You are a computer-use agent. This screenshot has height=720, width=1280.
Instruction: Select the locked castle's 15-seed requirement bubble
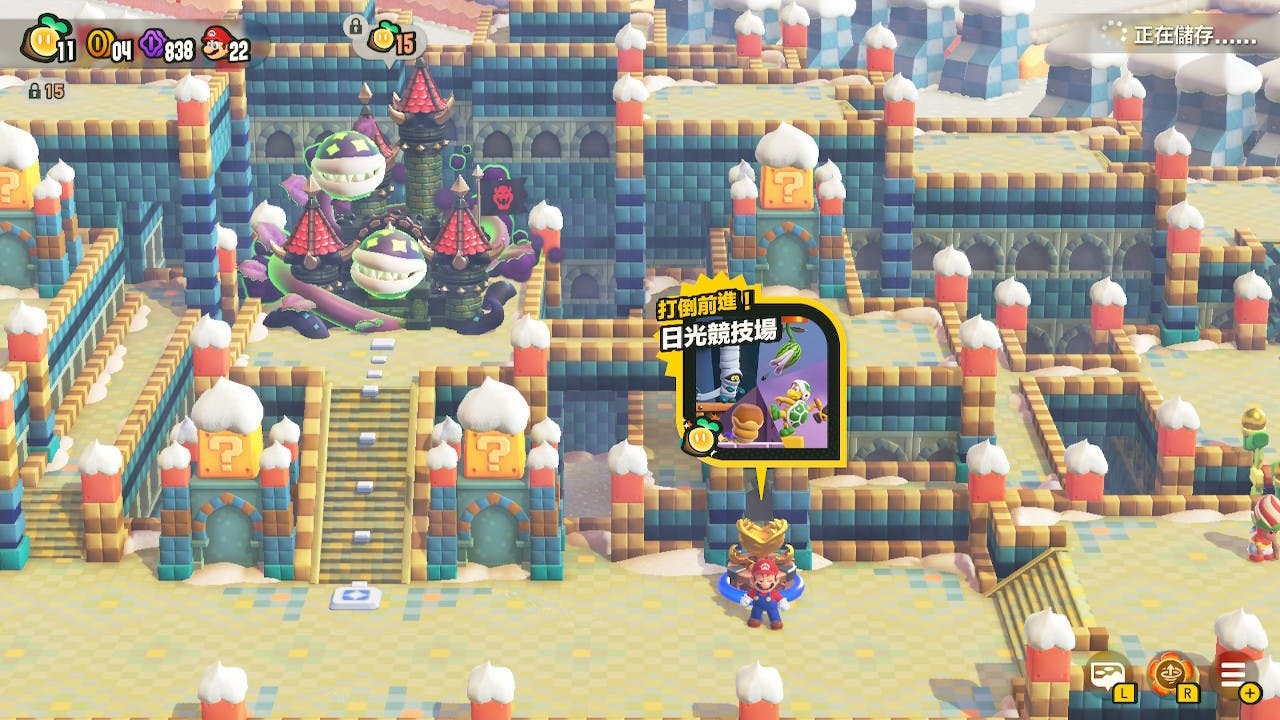point(391,41)
